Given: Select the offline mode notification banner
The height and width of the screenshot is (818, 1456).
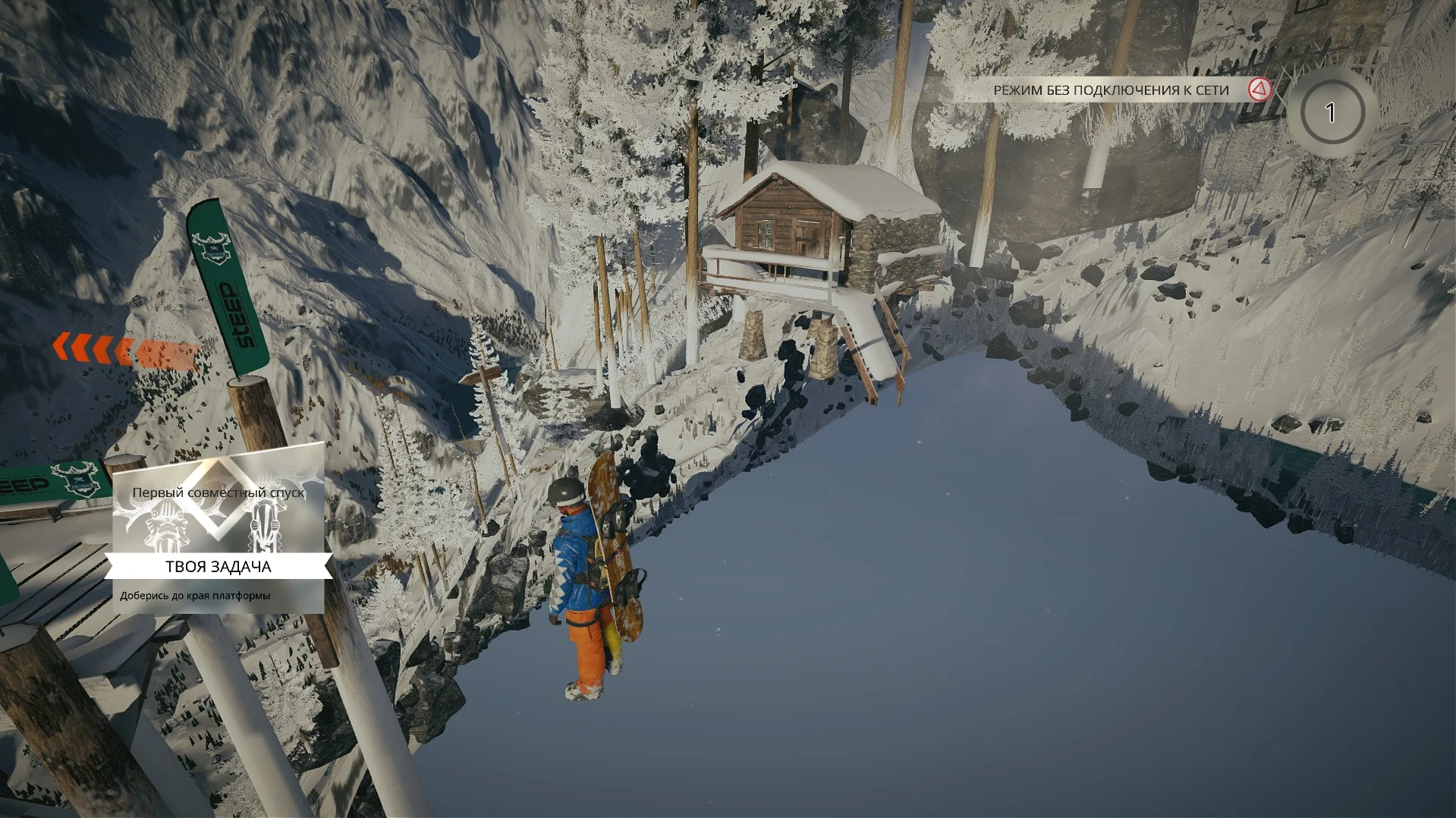Looking at the screenshot, I should click(x=1111, y=90).
